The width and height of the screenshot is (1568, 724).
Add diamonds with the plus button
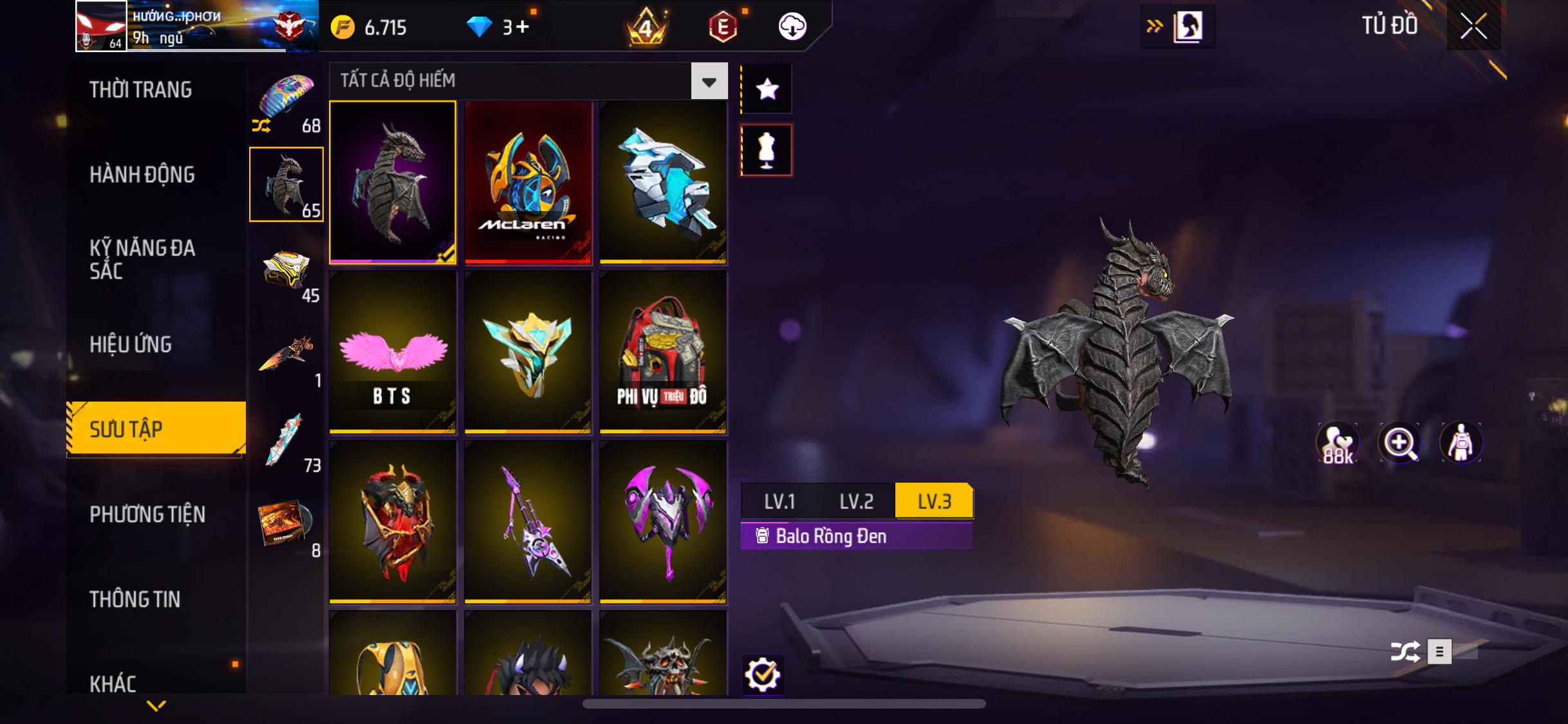click(523, 27)
